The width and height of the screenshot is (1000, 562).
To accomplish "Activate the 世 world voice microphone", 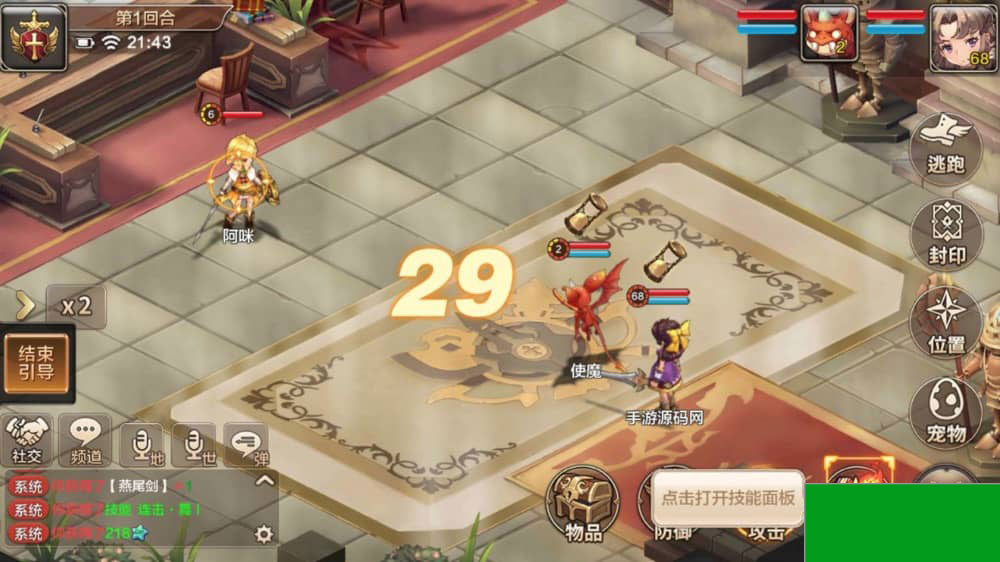I will click(193, 444).
